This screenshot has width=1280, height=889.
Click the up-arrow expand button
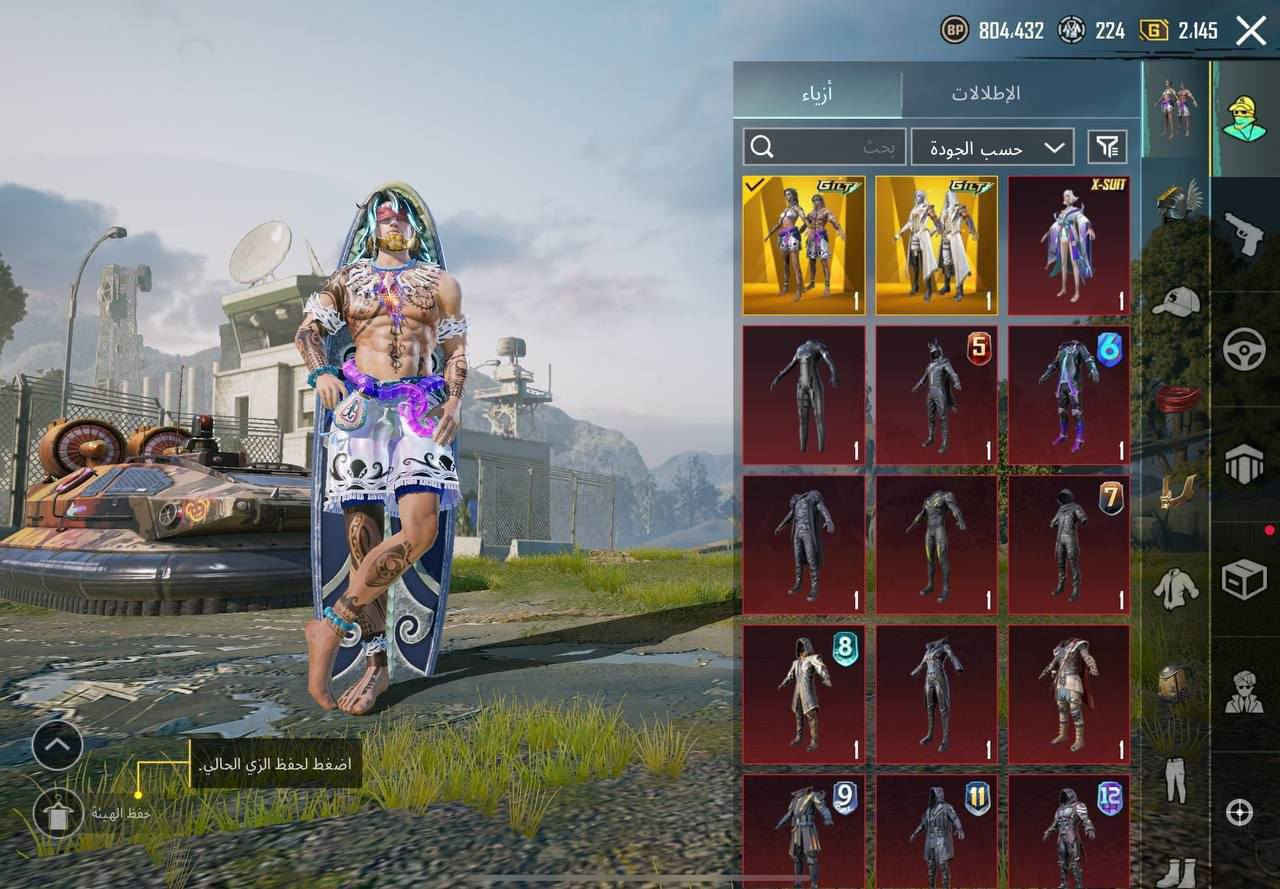click(57, 745)
